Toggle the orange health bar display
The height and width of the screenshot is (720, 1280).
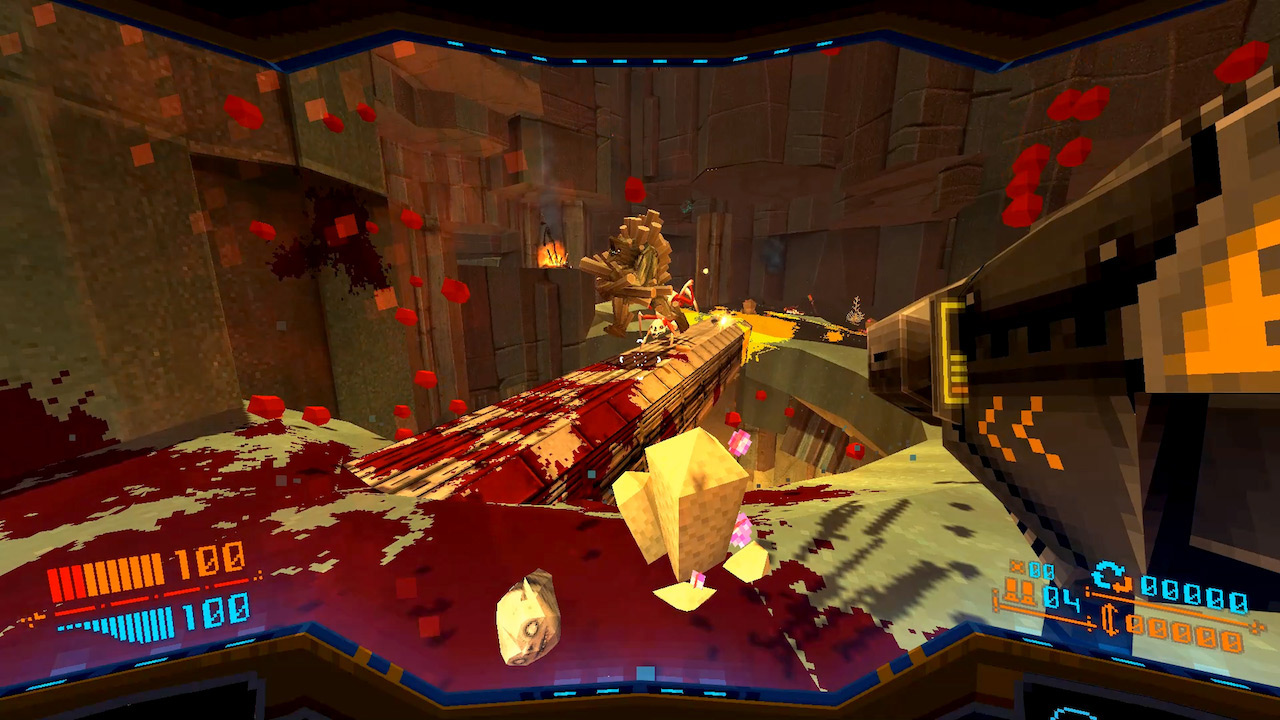pyautogui.click(x=105, y=575)
